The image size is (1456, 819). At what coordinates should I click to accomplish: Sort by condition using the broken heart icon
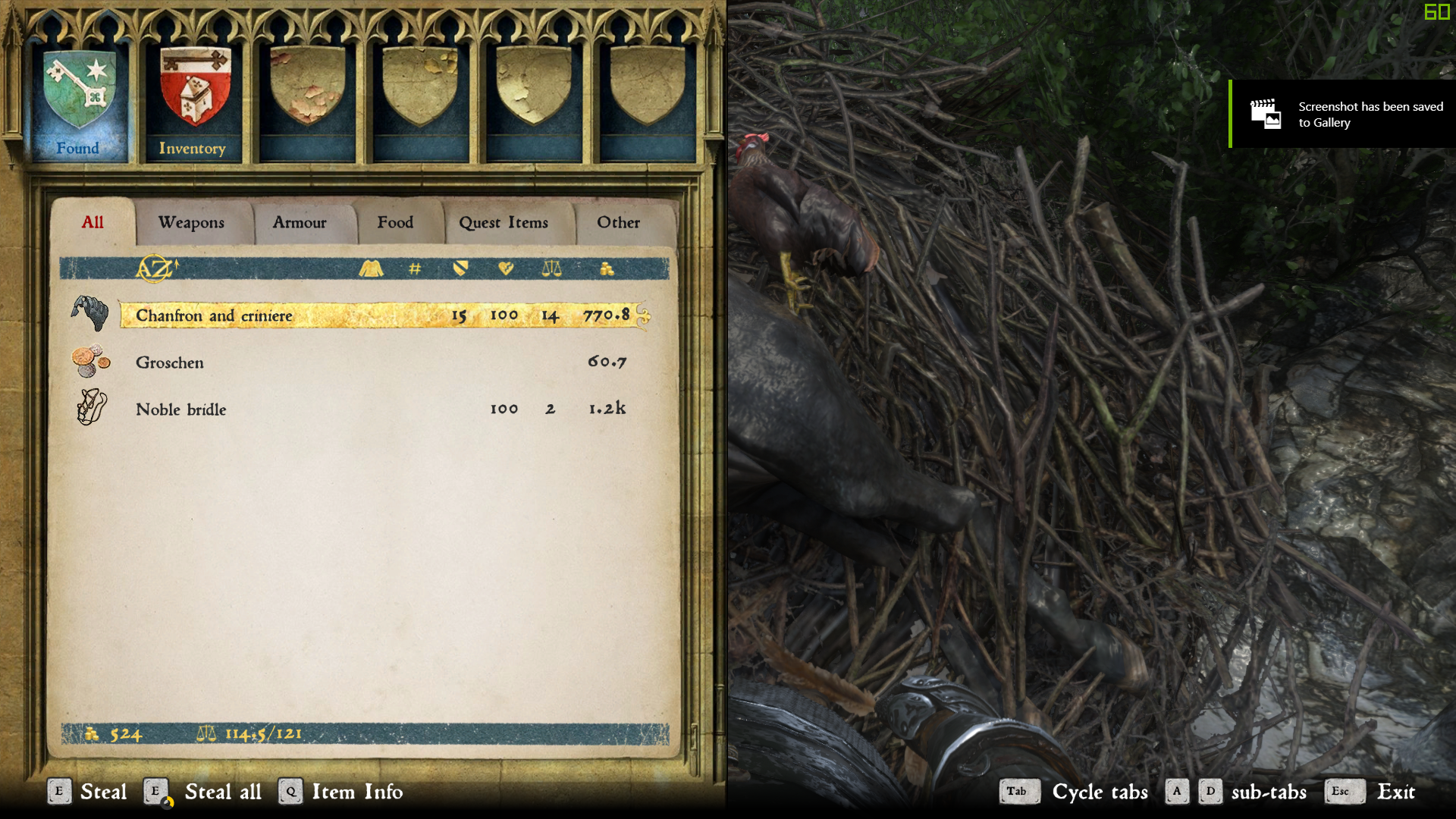click(507, 268)
